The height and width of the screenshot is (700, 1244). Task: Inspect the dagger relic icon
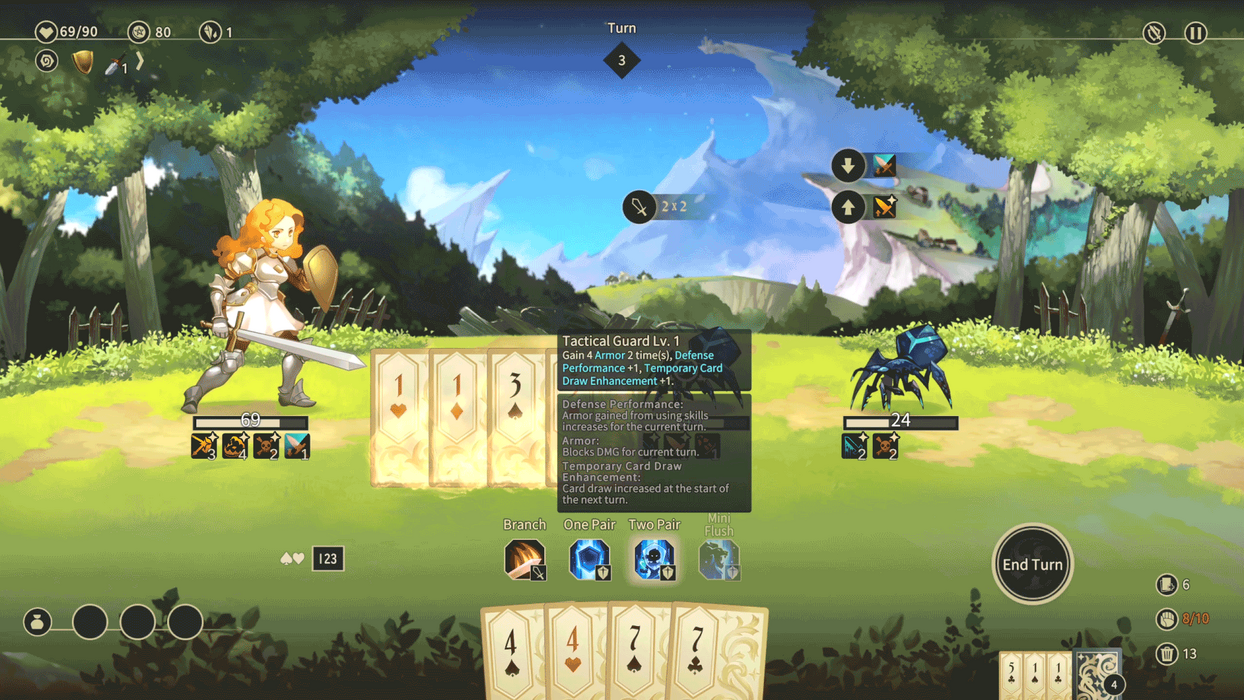point(115,64)
